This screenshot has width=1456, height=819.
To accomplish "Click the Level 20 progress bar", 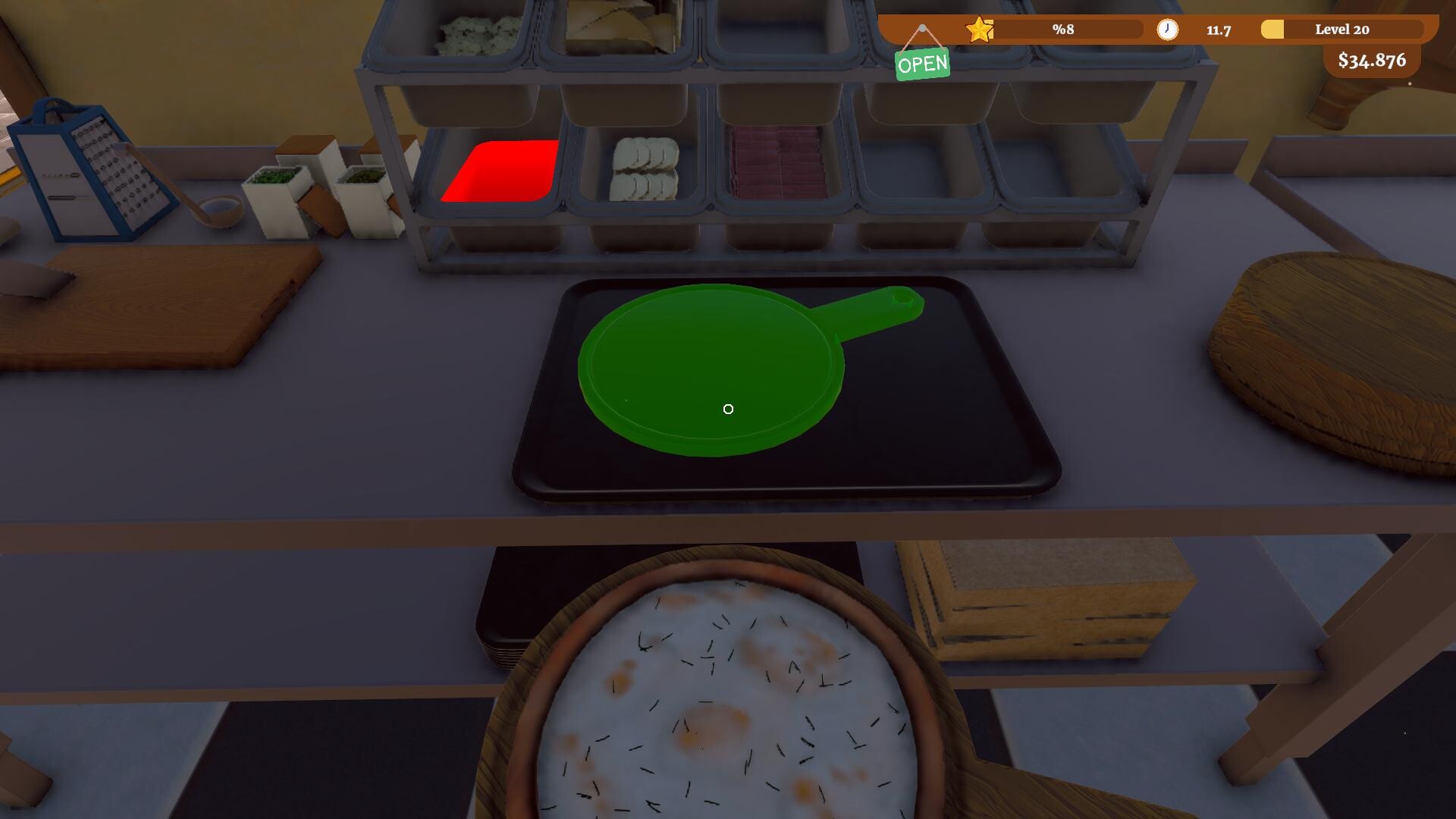I will click(x=1342, y=30).
